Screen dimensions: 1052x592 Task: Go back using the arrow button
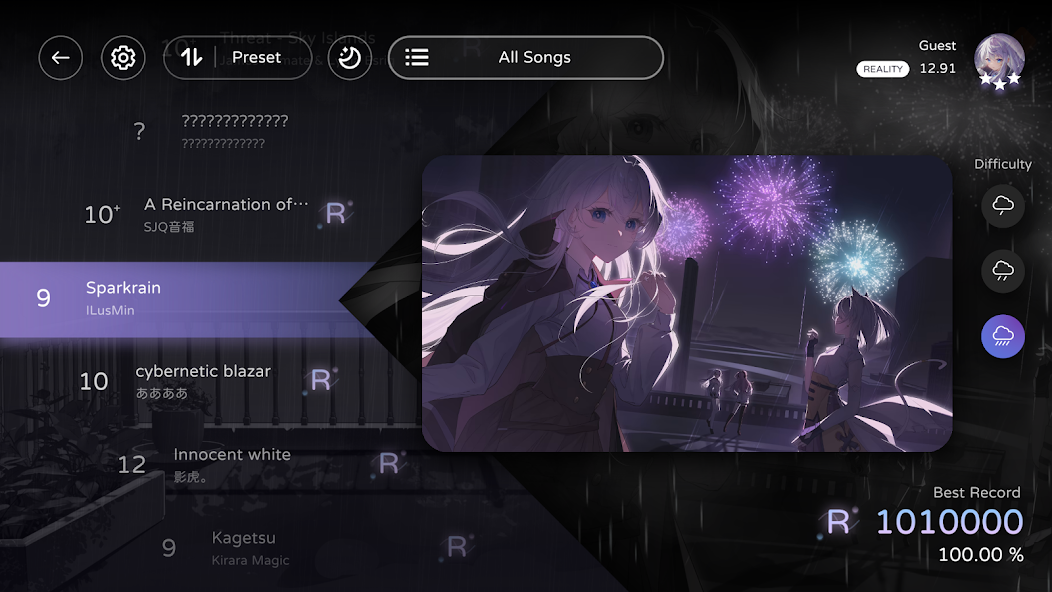click(61, 58)
